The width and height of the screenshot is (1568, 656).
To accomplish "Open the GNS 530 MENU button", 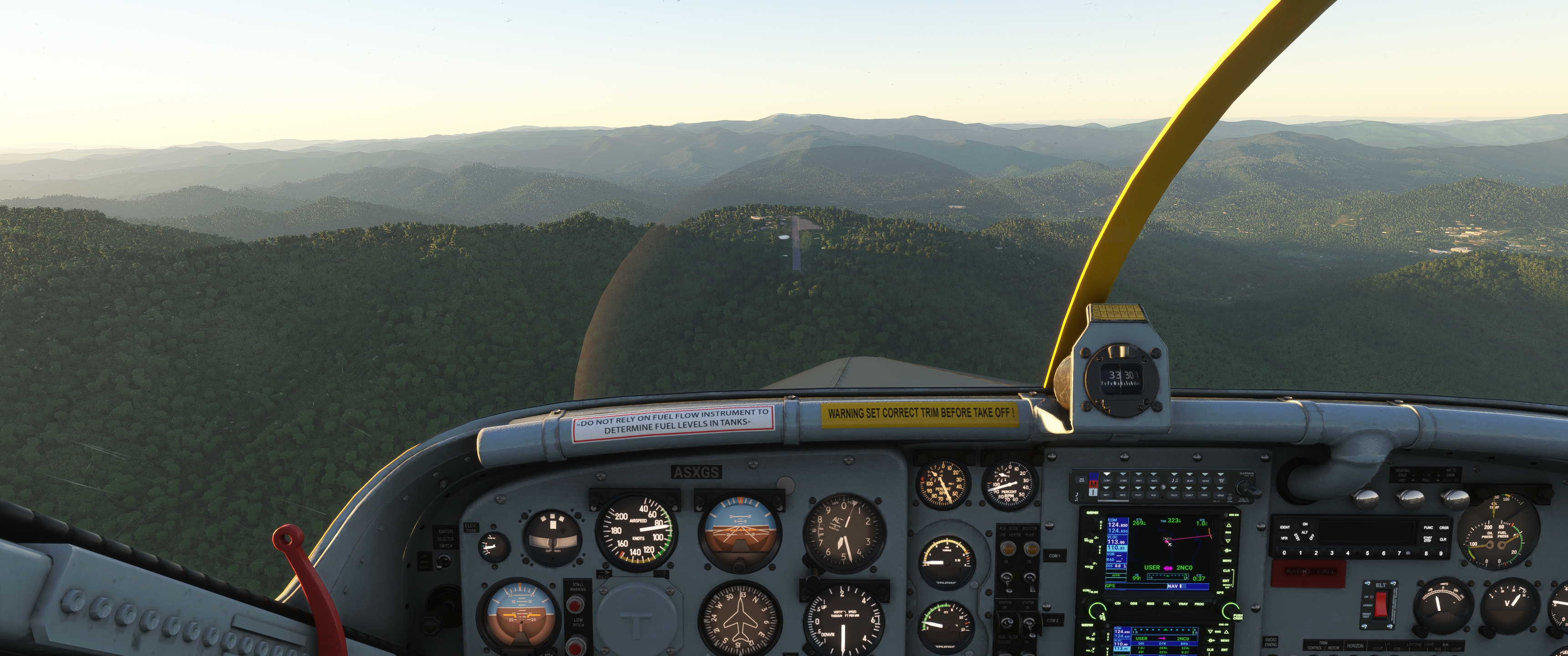I will tap(1227, 560).
